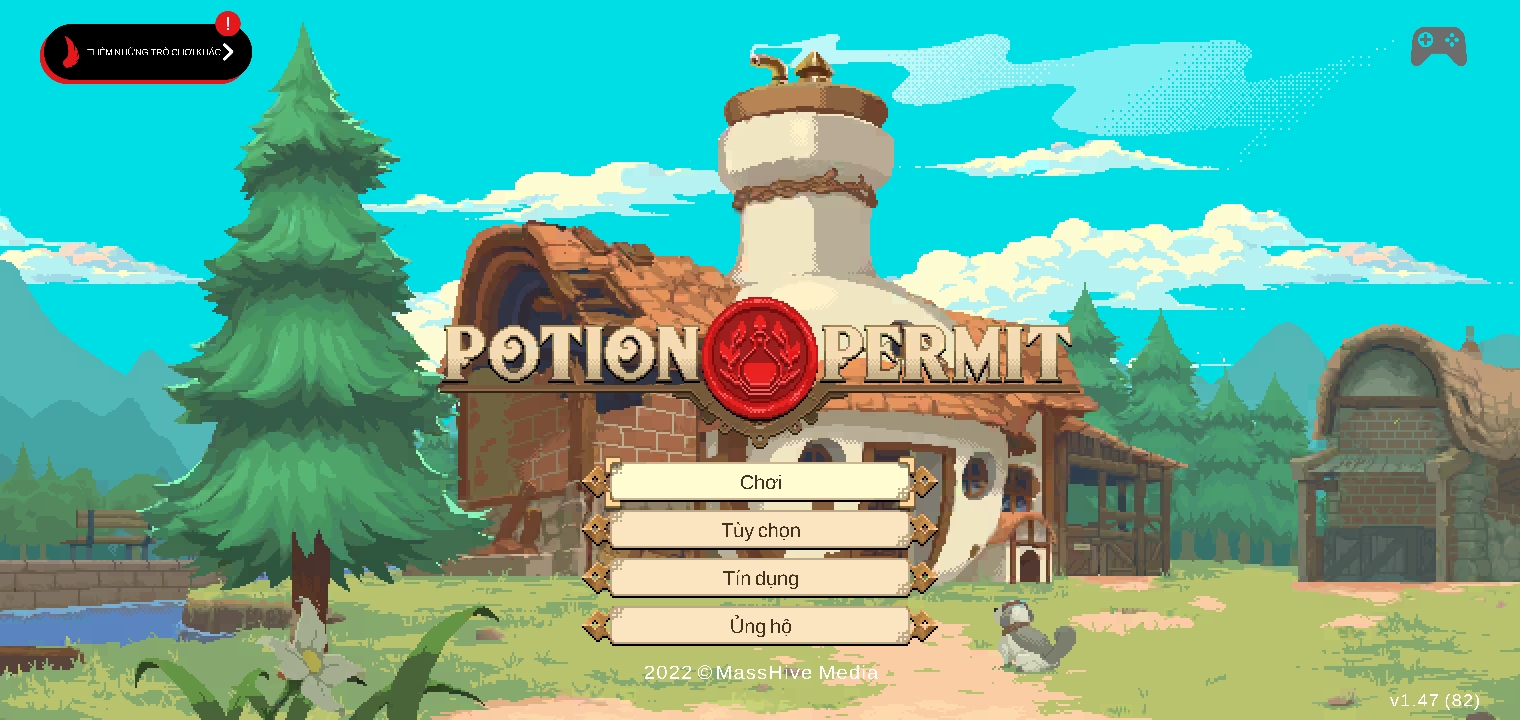
Task: Click the gamepad controller icon
Action: point(1438,46)
